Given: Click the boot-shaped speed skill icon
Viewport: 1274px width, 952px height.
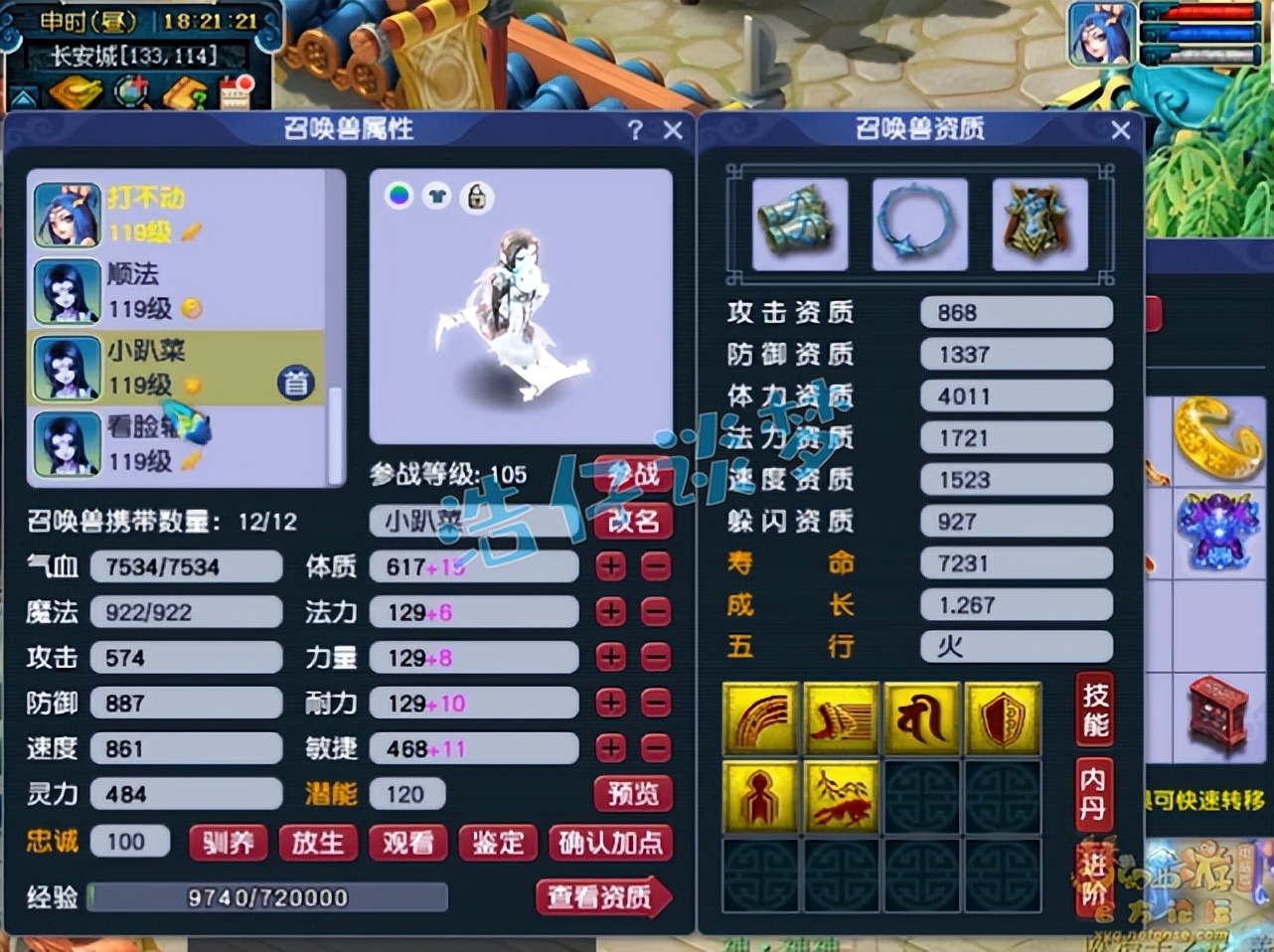Looking at the screenshot, I should point(840,718).
